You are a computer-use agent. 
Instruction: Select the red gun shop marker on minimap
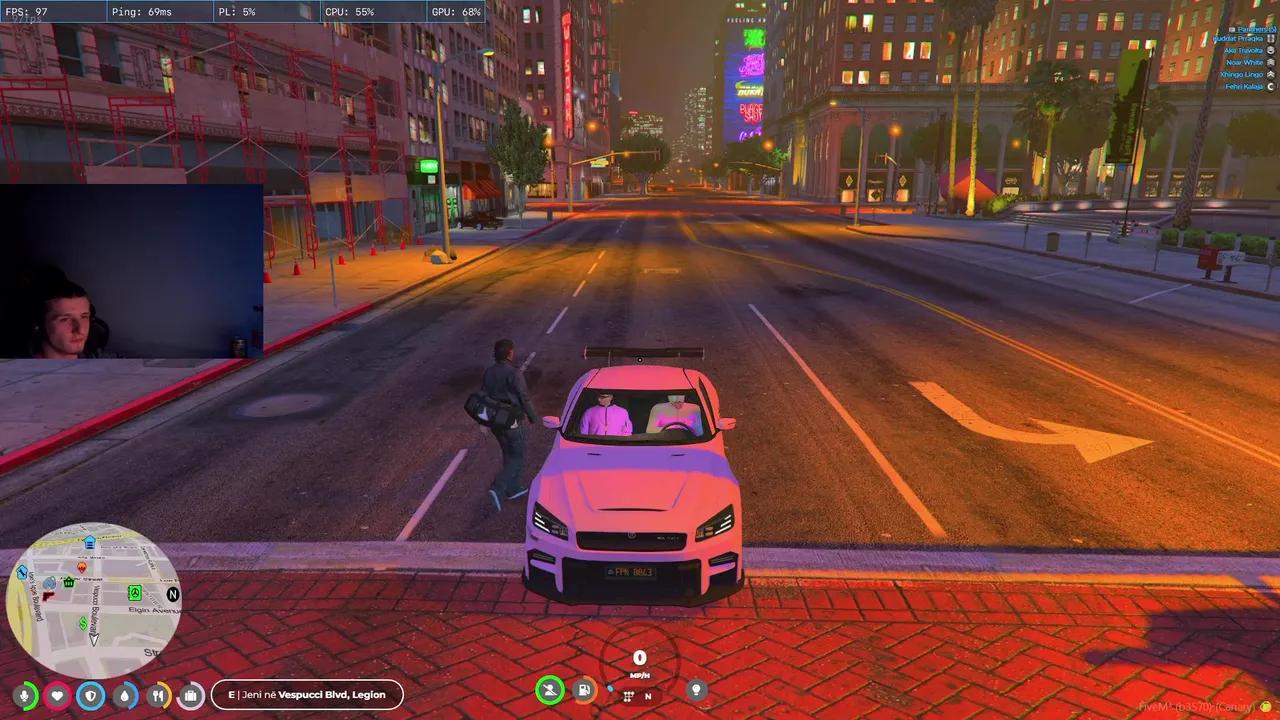(x=47, y=596)
